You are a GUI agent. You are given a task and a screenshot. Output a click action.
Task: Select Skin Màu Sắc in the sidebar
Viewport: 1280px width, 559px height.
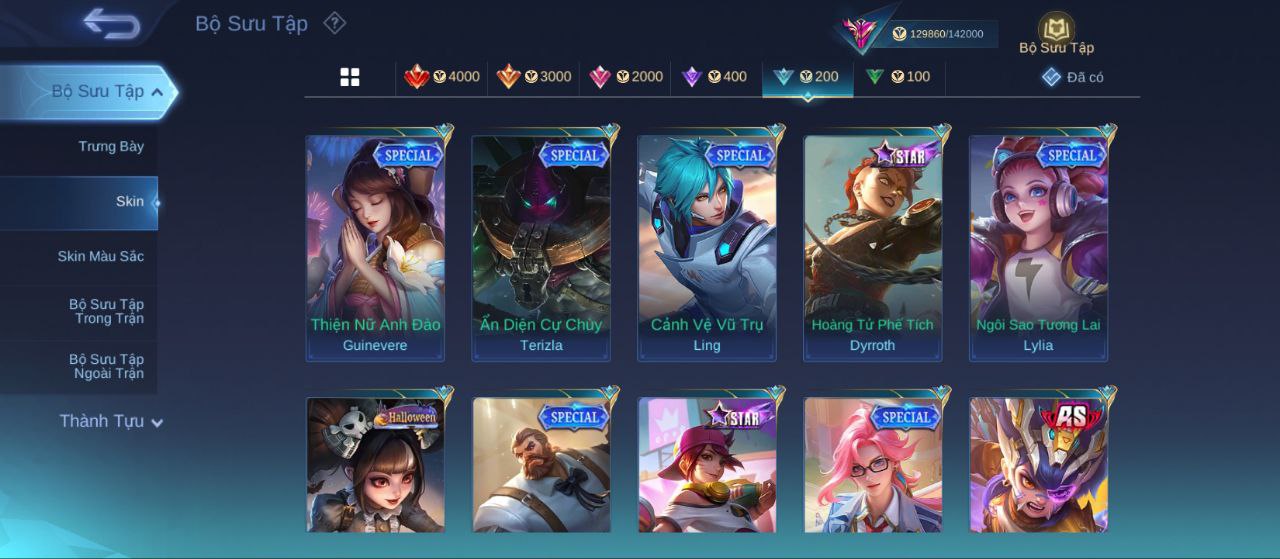tap(100, 257)
